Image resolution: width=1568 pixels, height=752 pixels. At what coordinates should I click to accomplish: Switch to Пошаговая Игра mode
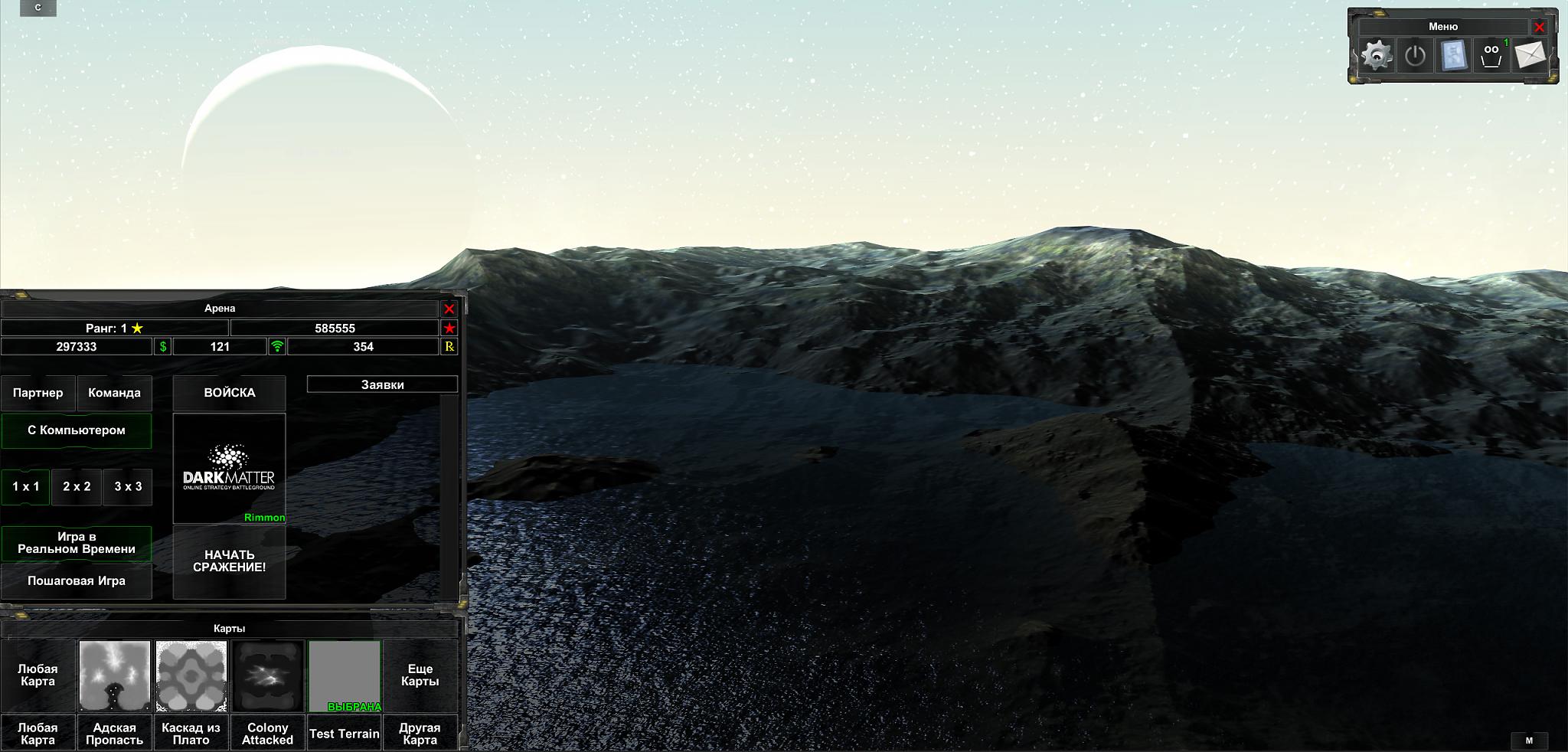pyautogui.click(x=77, y=581)
